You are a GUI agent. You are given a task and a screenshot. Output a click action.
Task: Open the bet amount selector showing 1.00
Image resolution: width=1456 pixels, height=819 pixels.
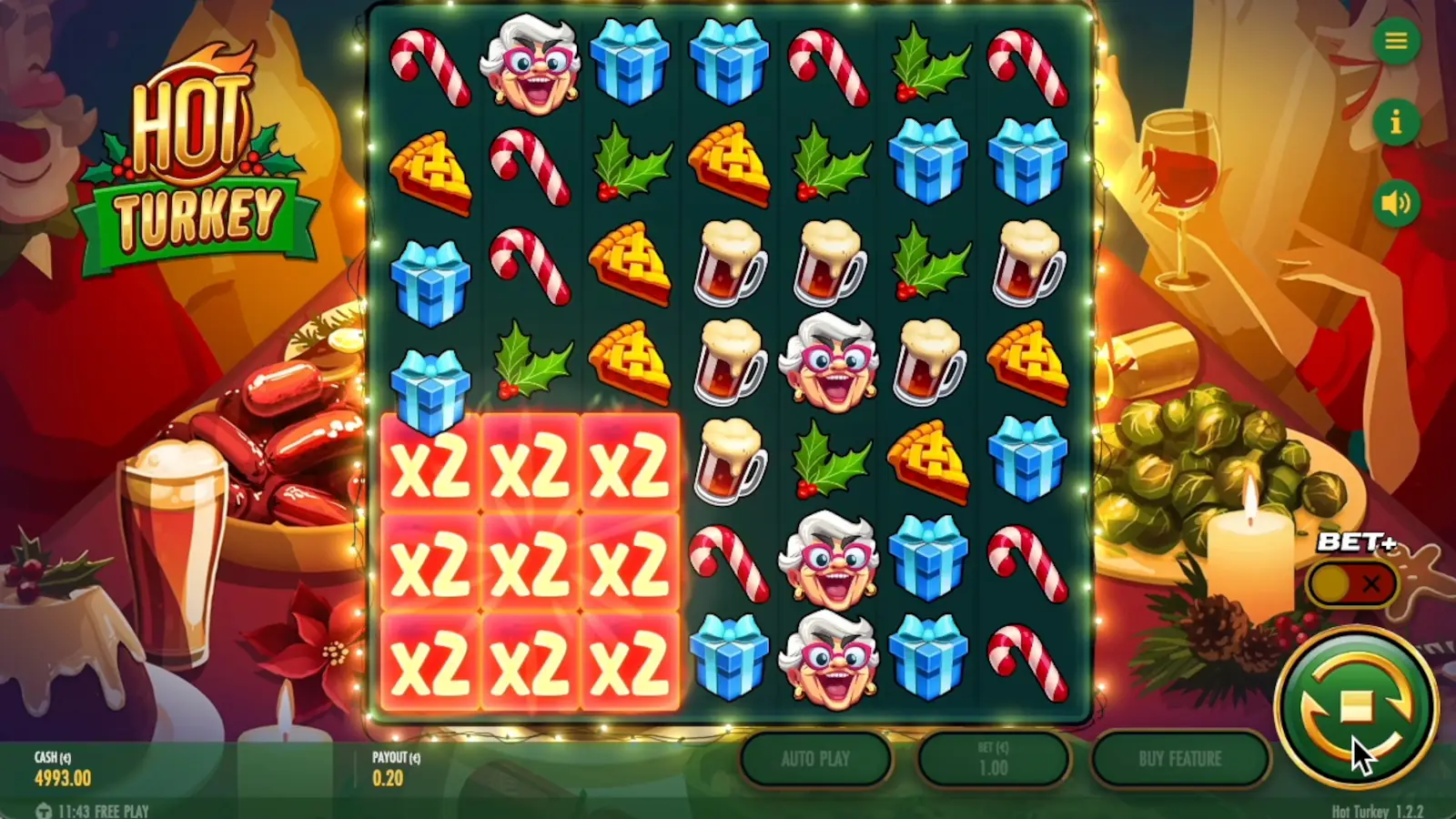tap(995, 760)
